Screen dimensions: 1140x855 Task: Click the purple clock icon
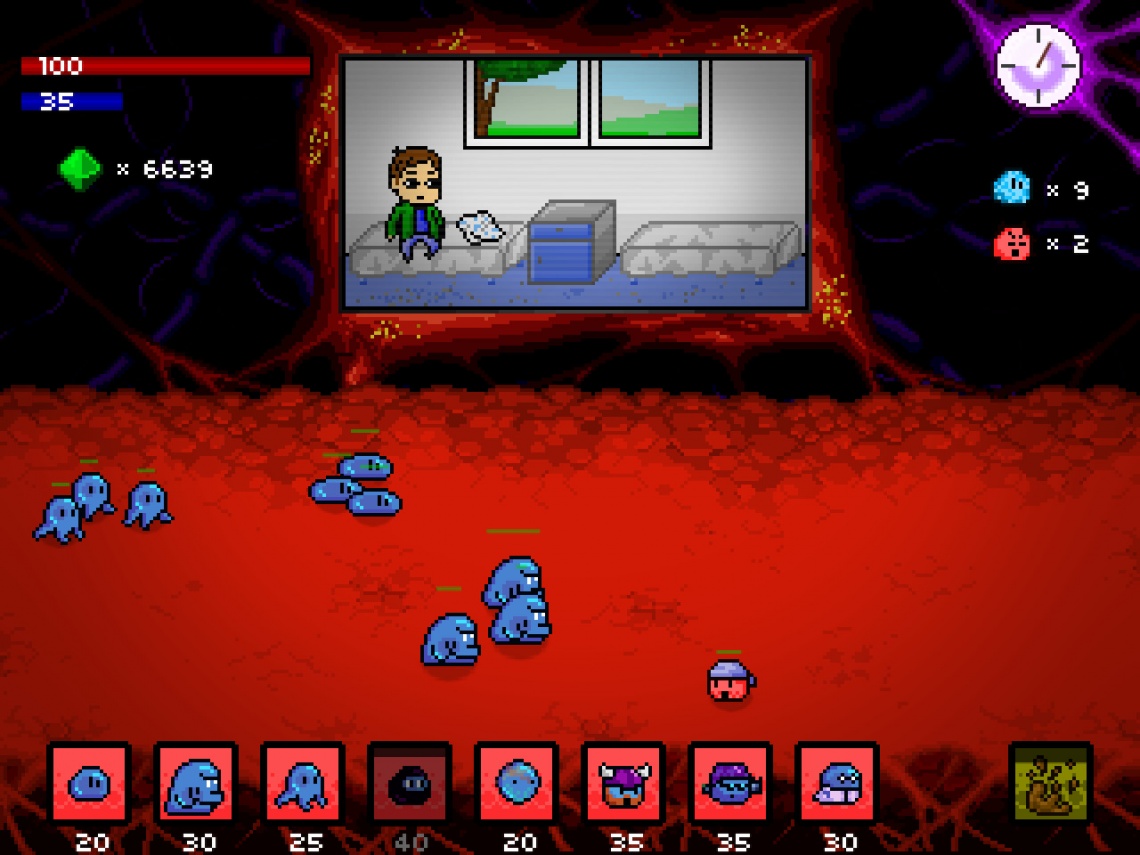point(1040,66)
